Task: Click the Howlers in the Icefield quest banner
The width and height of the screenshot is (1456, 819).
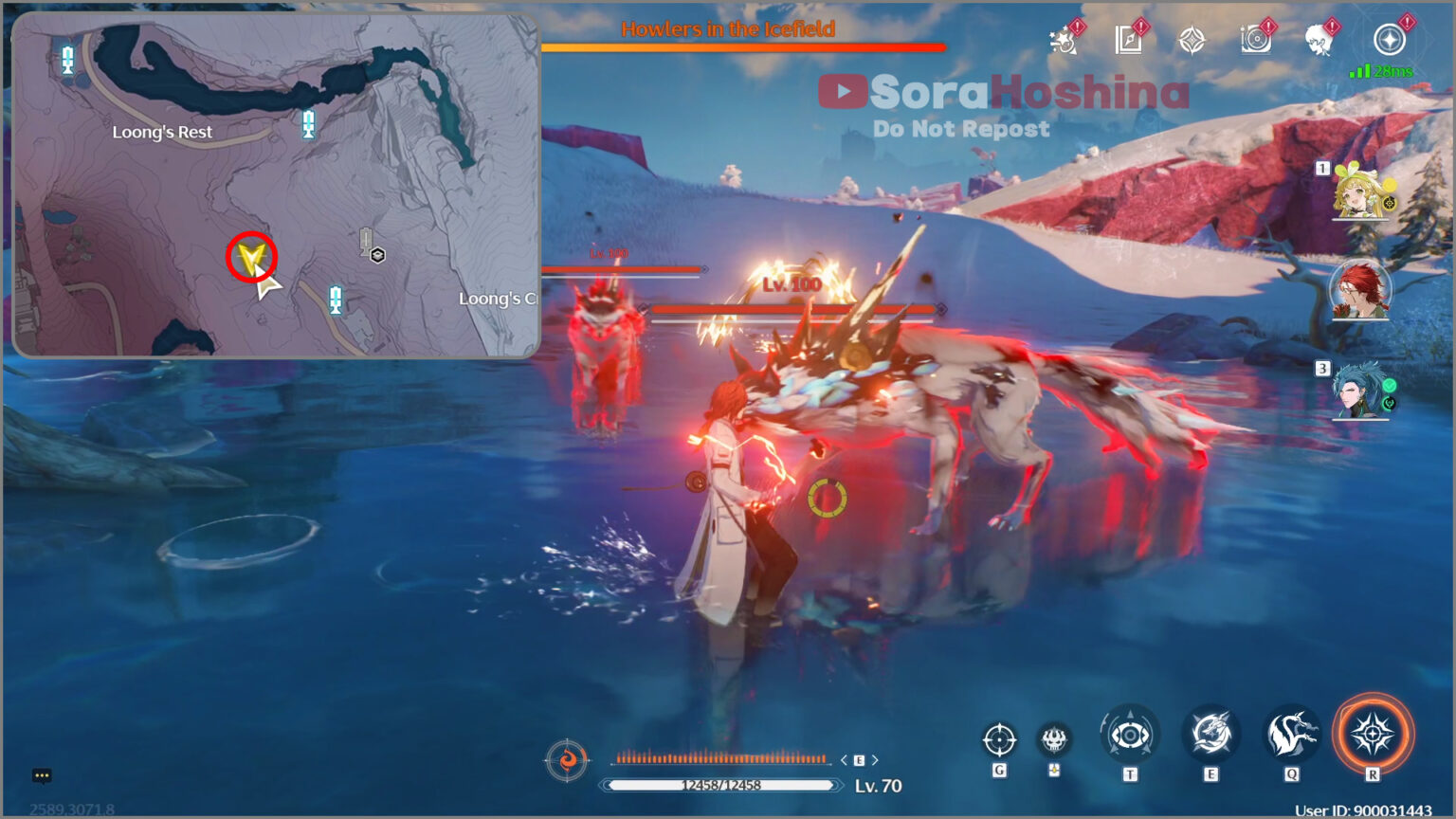Action: [x=730, y=29]
